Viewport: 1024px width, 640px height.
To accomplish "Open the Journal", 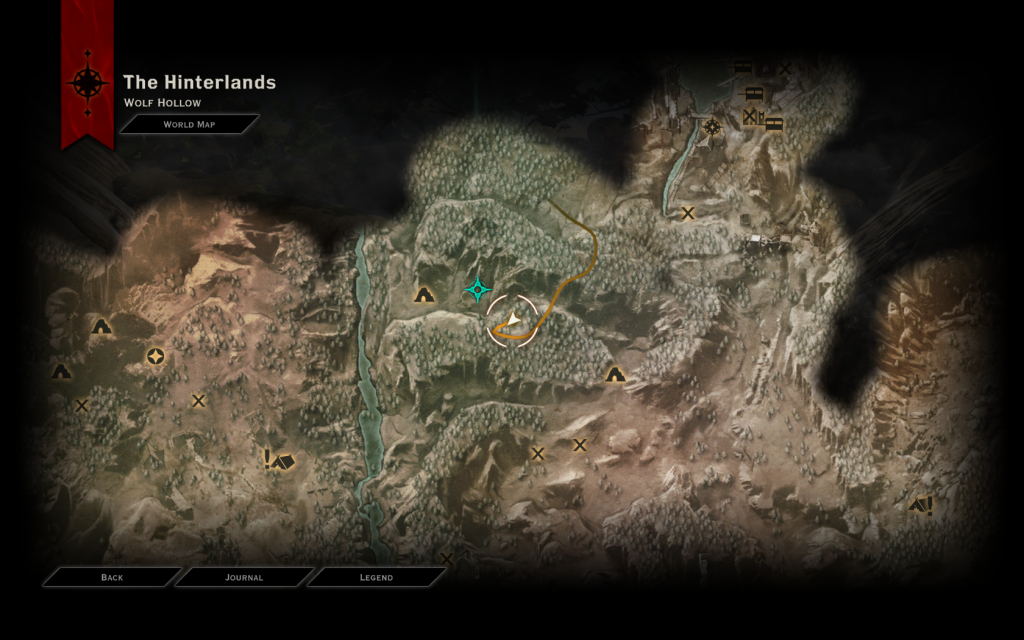I will click(x=244, y=577).
